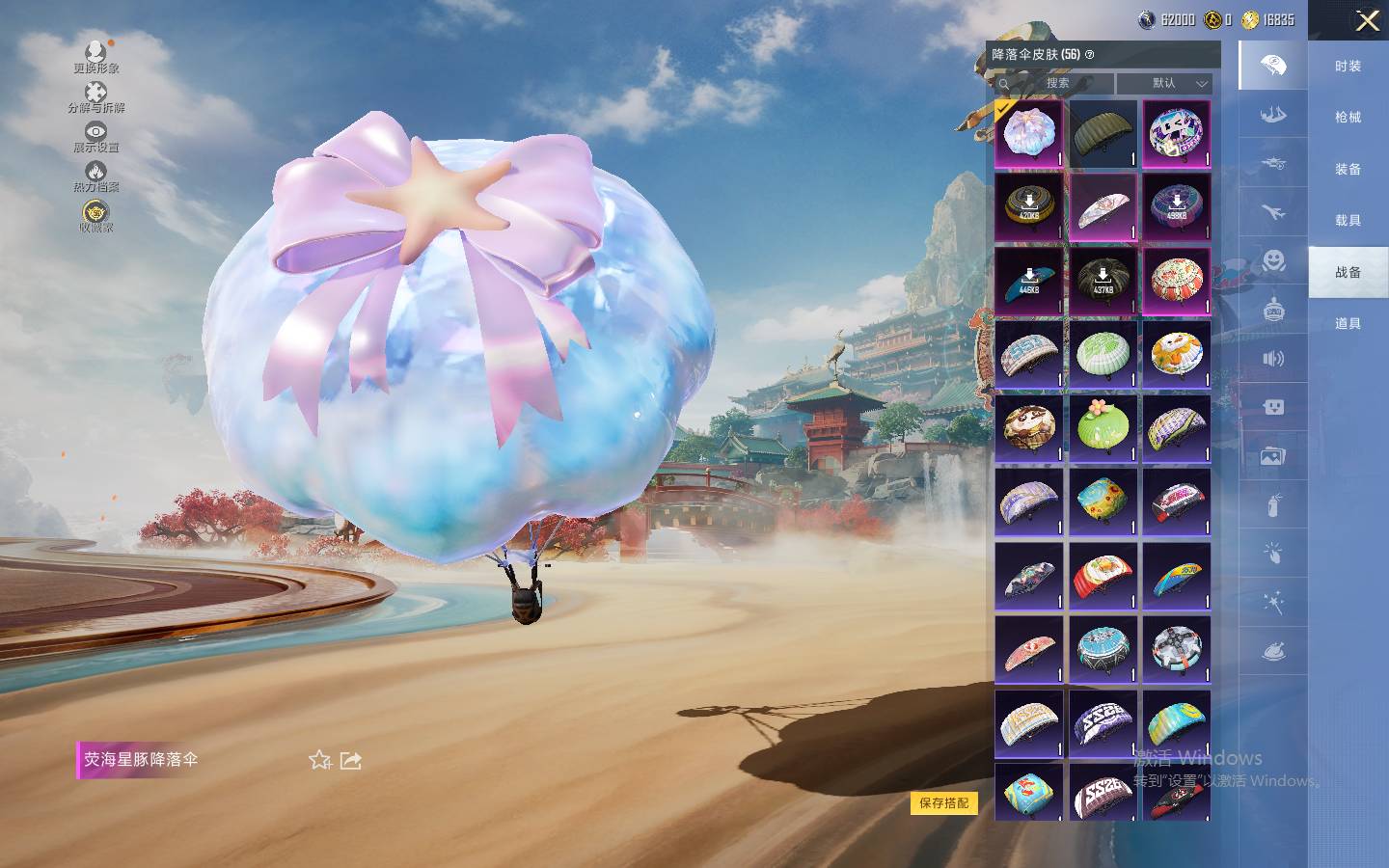Open the 展示设置 display settings
The height and width of the screenshot is (868, 1389).
click(95, 135)
